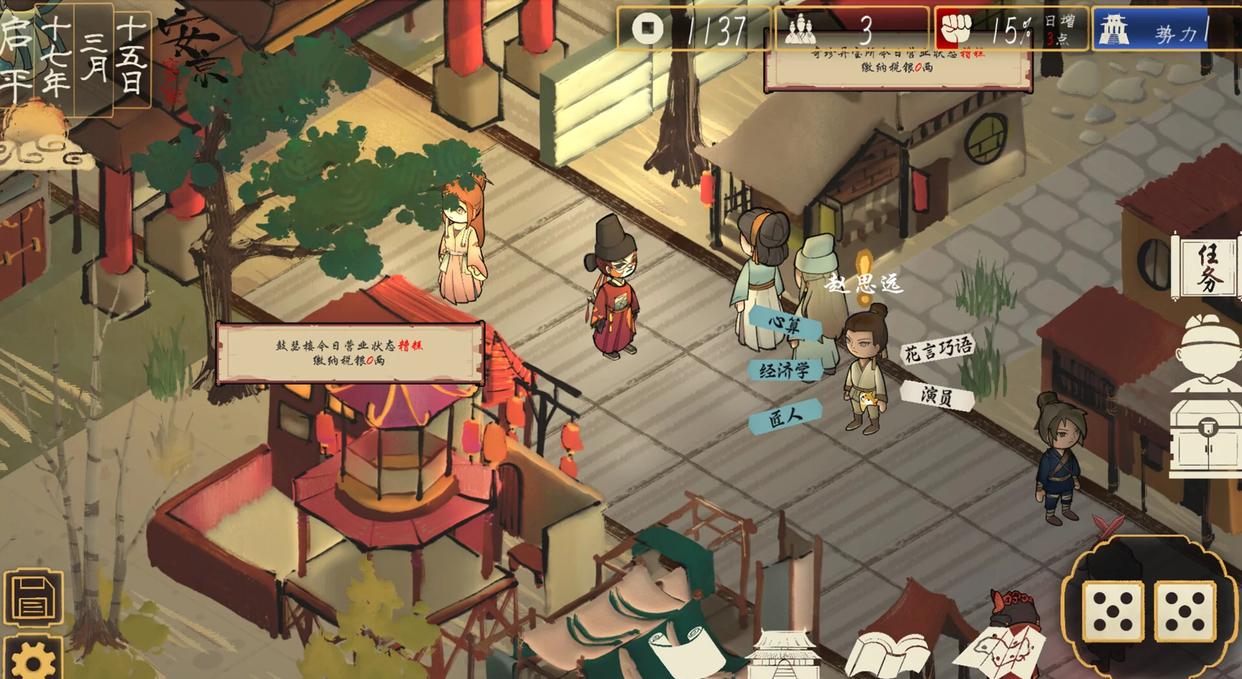The image size is (1242, 679).
Task: Choose the 匠人 skill tag
Action: (x=786, y=416)
